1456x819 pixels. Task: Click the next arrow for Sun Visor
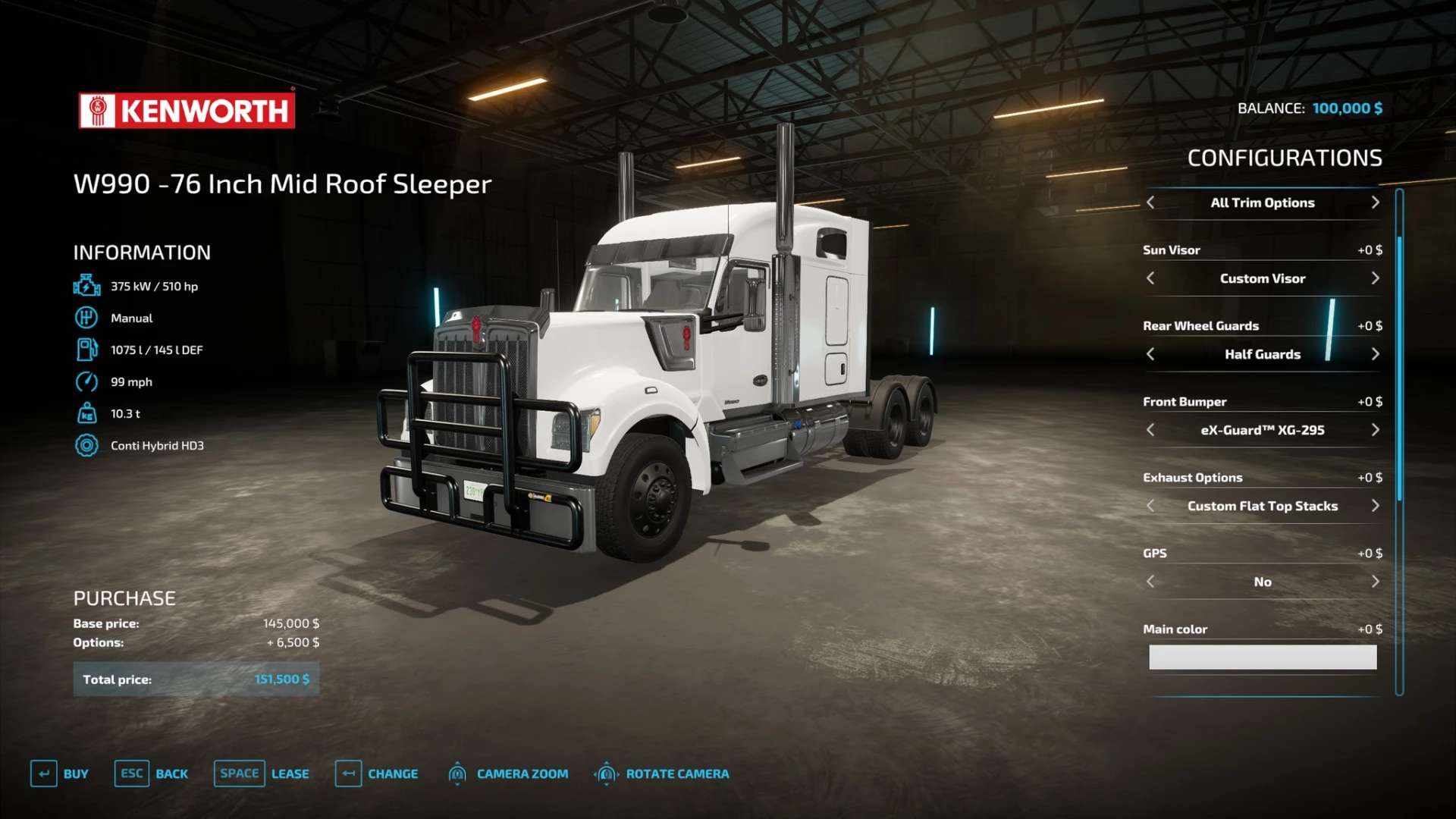point(1375,278)
